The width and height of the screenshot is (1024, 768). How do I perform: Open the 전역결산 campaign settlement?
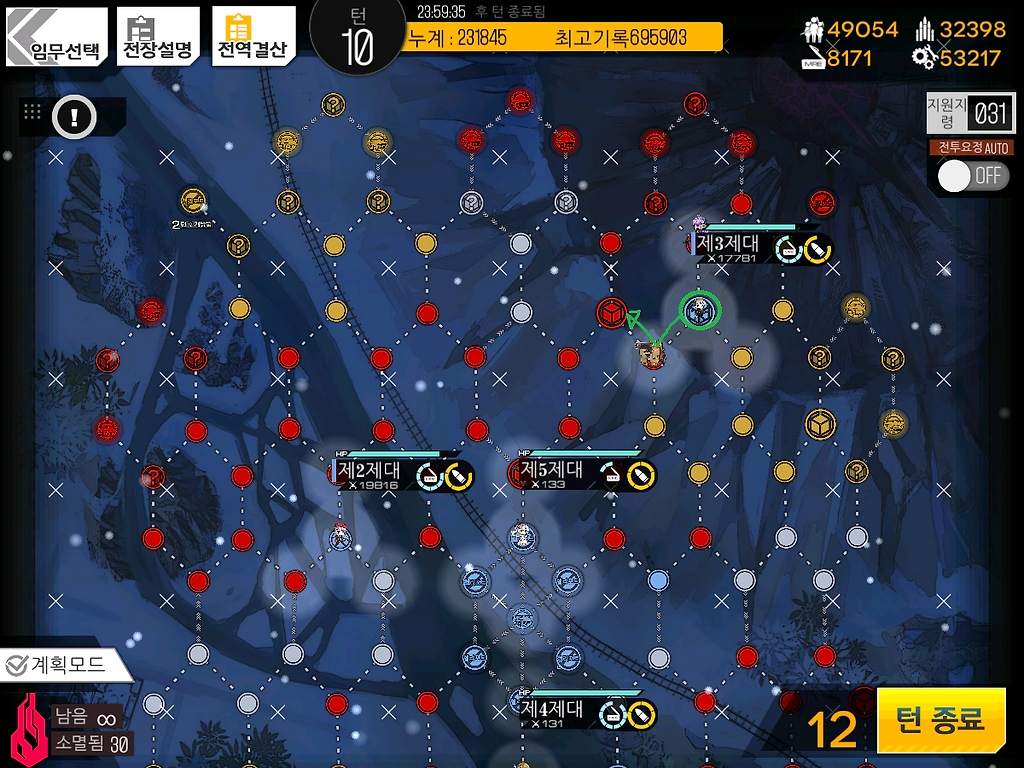pos(252,38)
